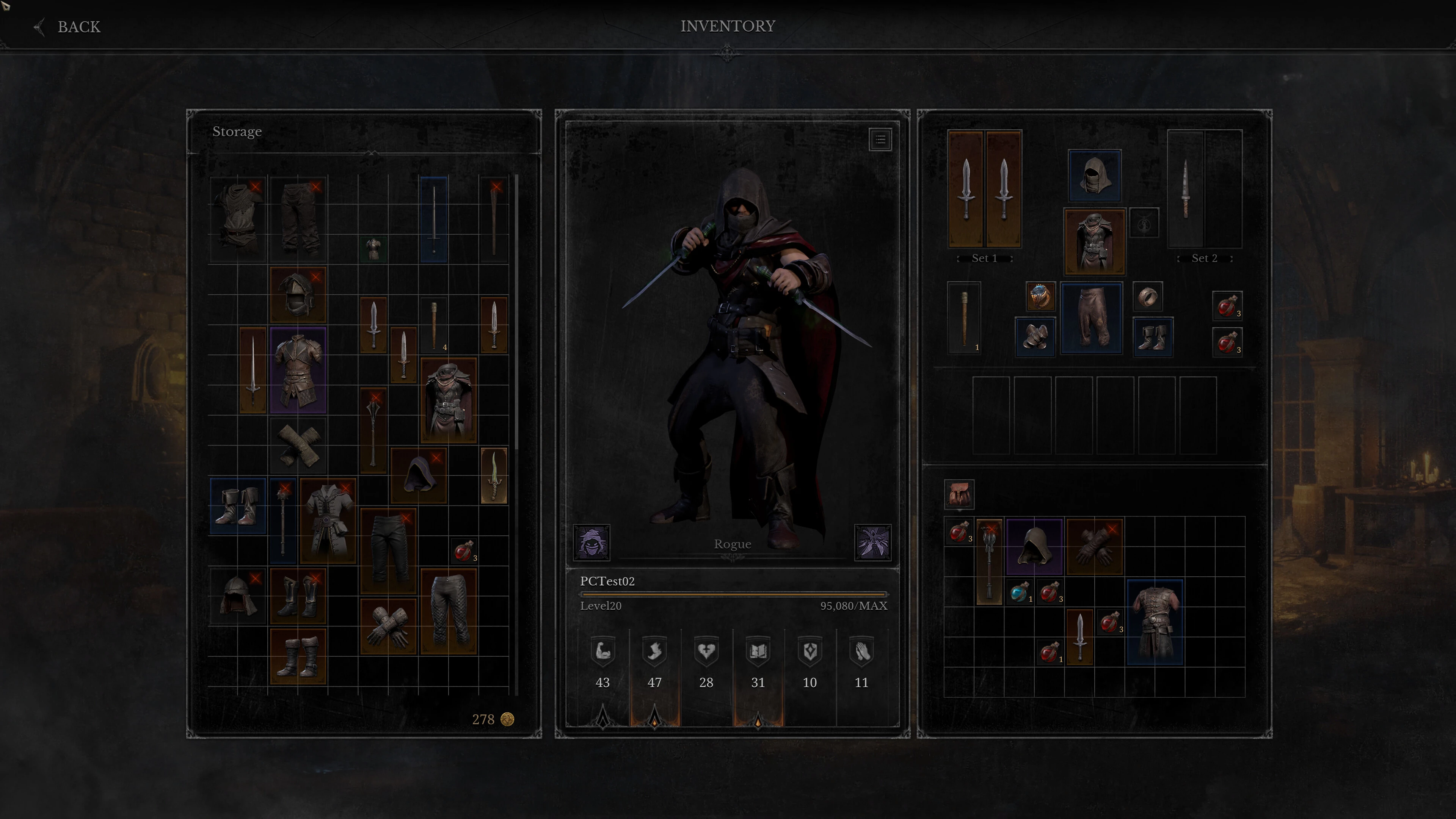
Task: Select the crossed bandages in storage
Action: coord(298,446)
